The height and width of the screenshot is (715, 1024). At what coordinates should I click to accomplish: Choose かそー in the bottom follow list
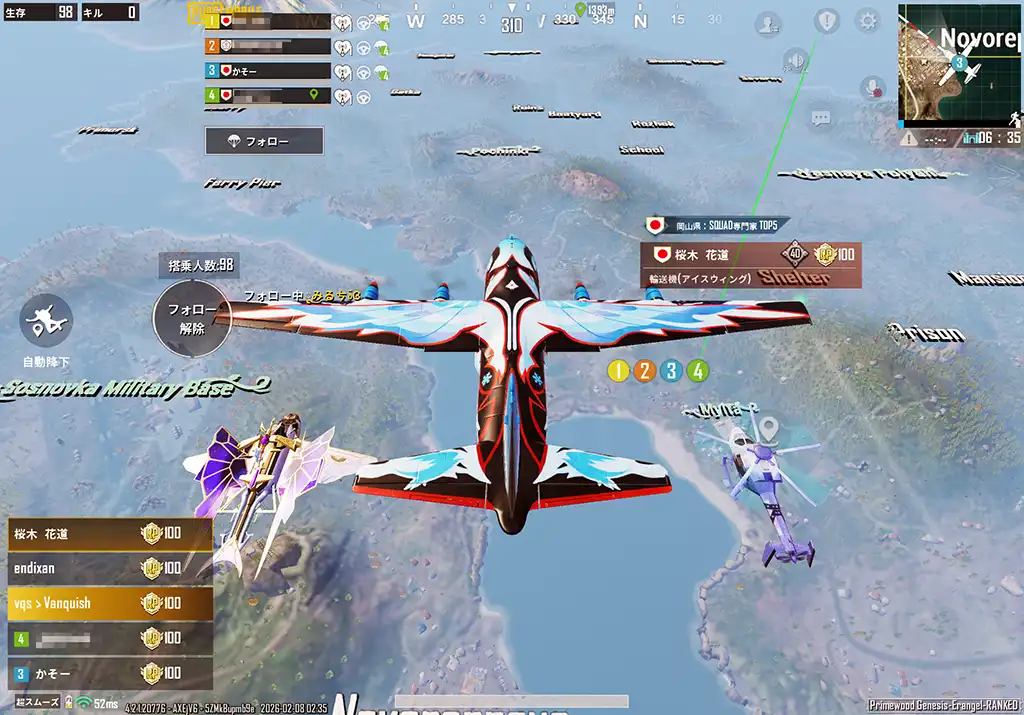110,673
